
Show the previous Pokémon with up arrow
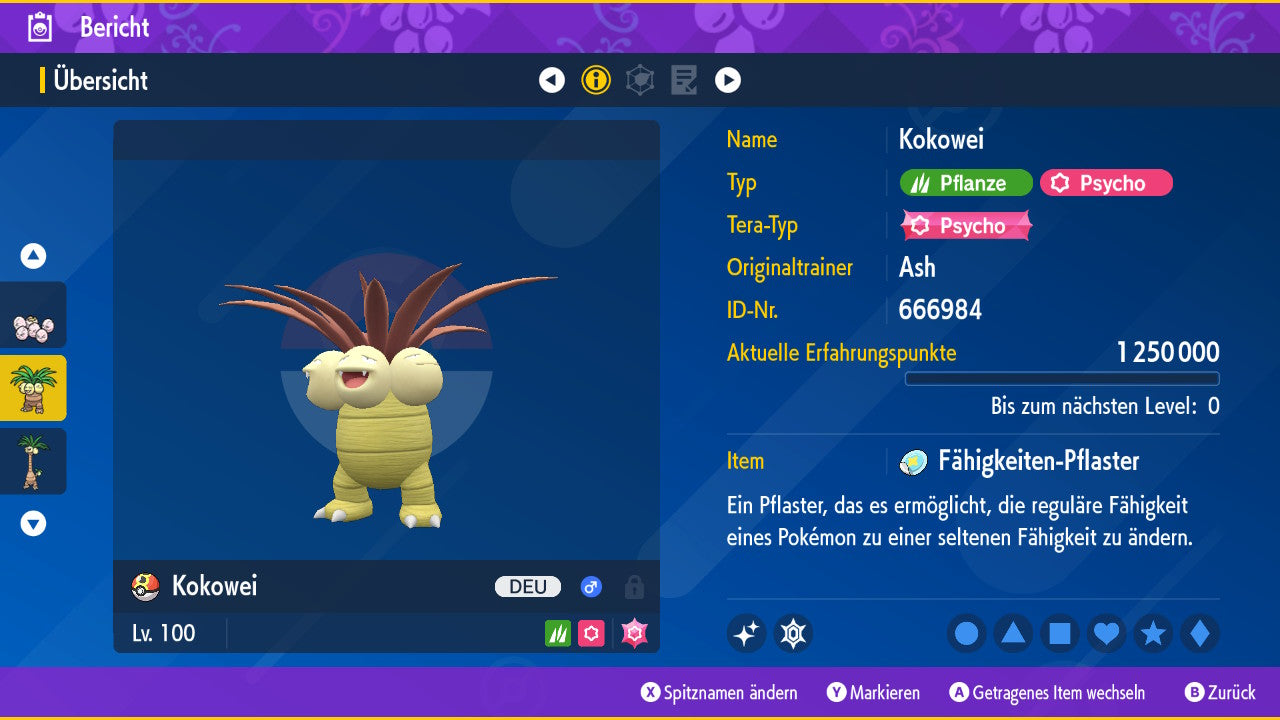tap(33, 256)
